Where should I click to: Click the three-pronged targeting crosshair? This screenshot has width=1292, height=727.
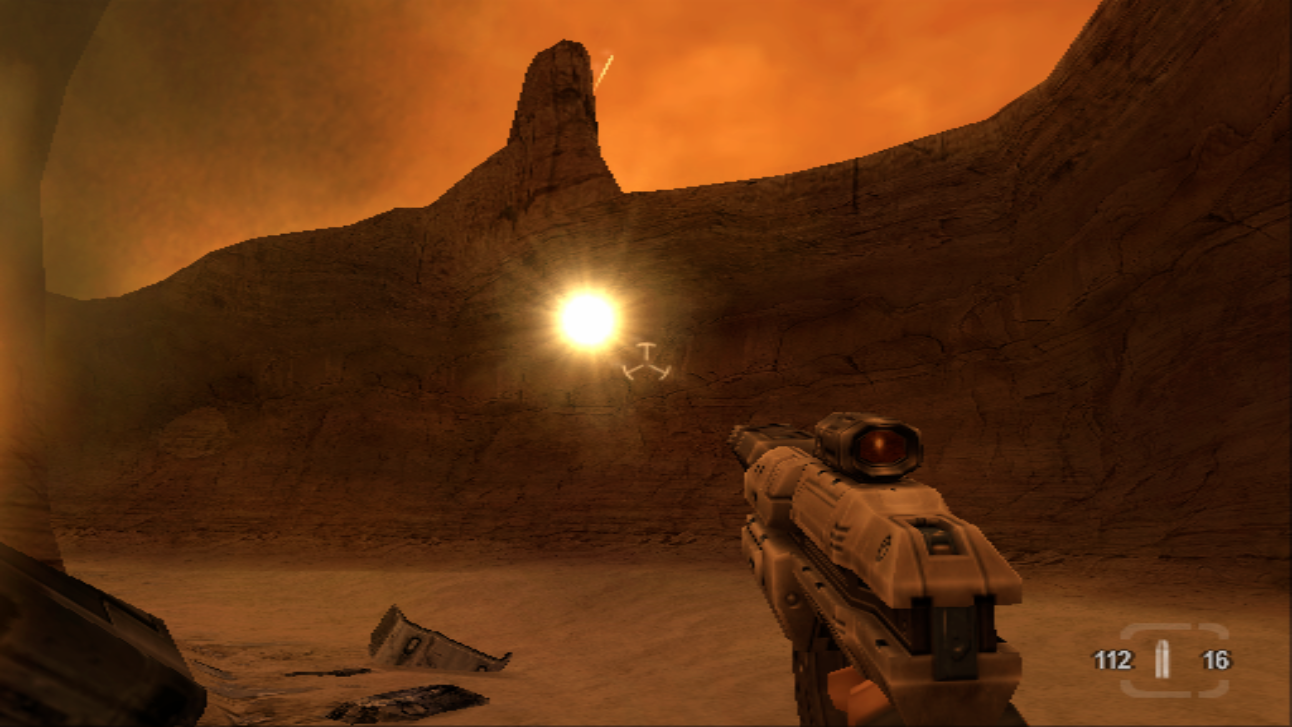click(646, 363)
